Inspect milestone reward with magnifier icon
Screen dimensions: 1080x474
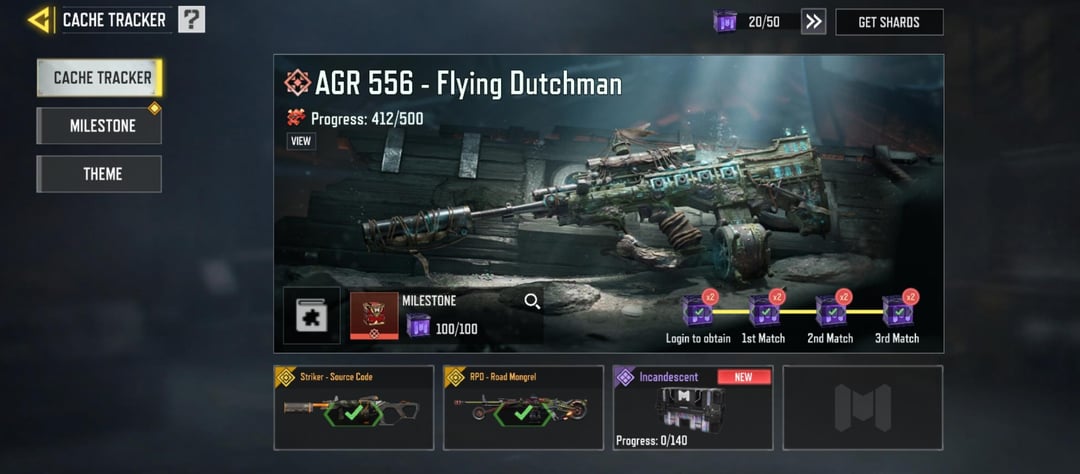pyautogui.click(x=532, y=301)
